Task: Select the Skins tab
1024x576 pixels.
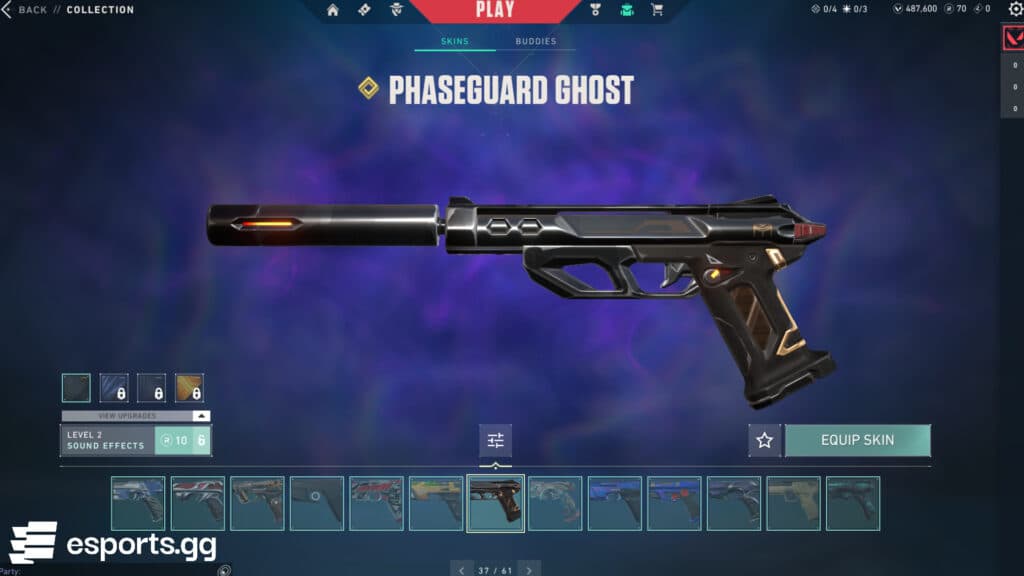Action: coord(455,42)
